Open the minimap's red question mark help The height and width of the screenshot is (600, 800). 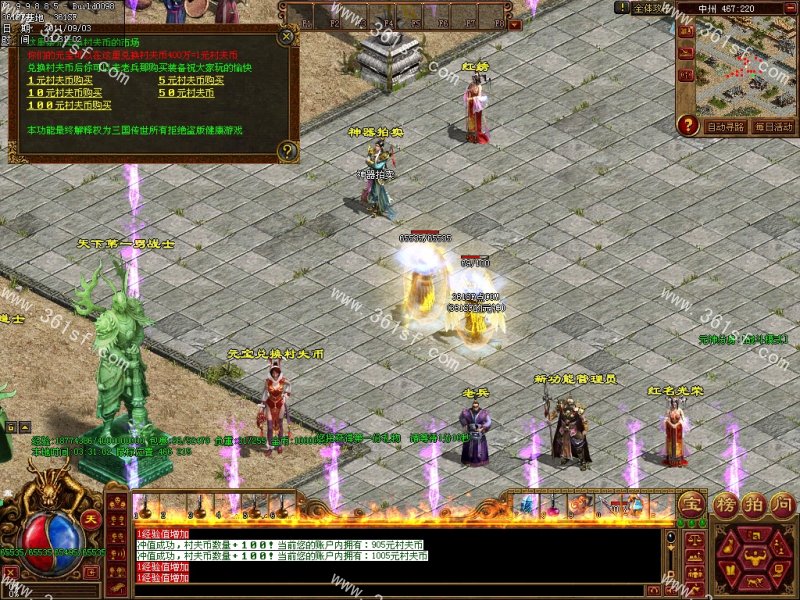(687, 126)
